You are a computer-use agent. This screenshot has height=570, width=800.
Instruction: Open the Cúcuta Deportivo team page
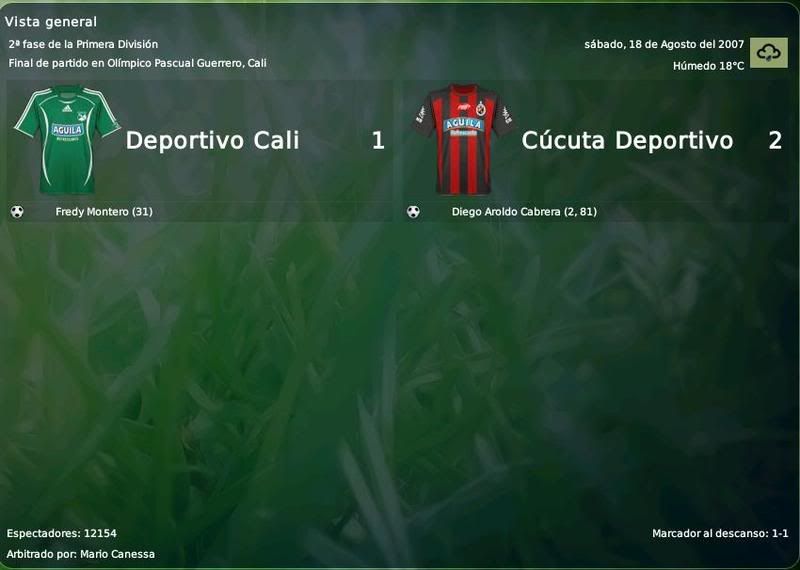point(627,141)
